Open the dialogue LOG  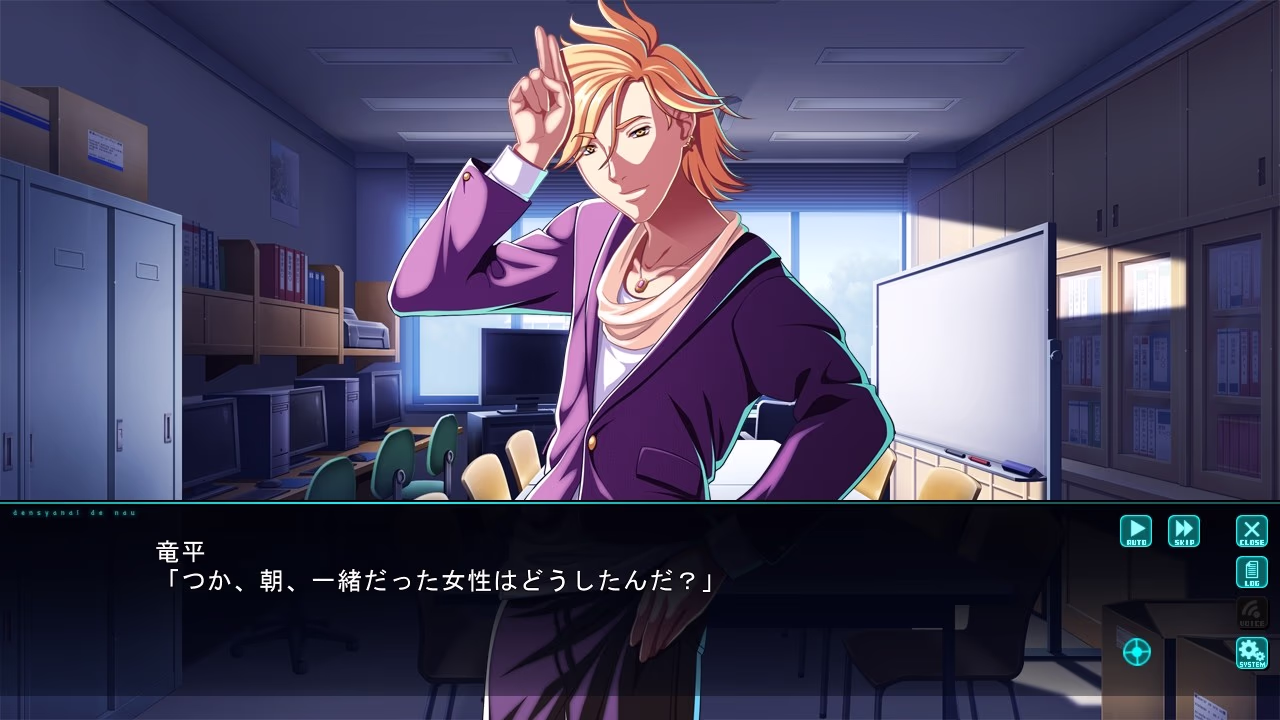click(1252, 573)
